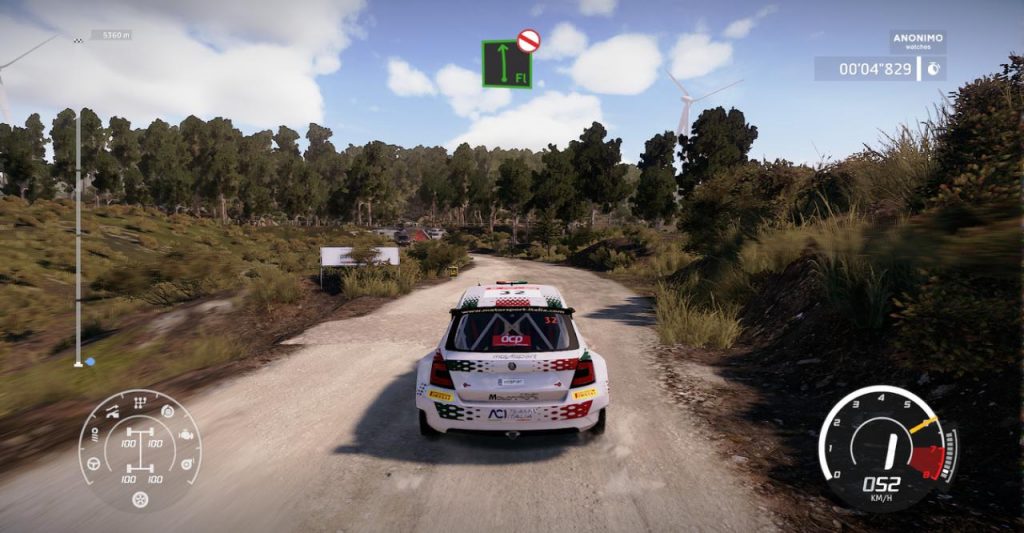Select the brake disc status icon
1024x533 pixels.
[x=168, y=411]
